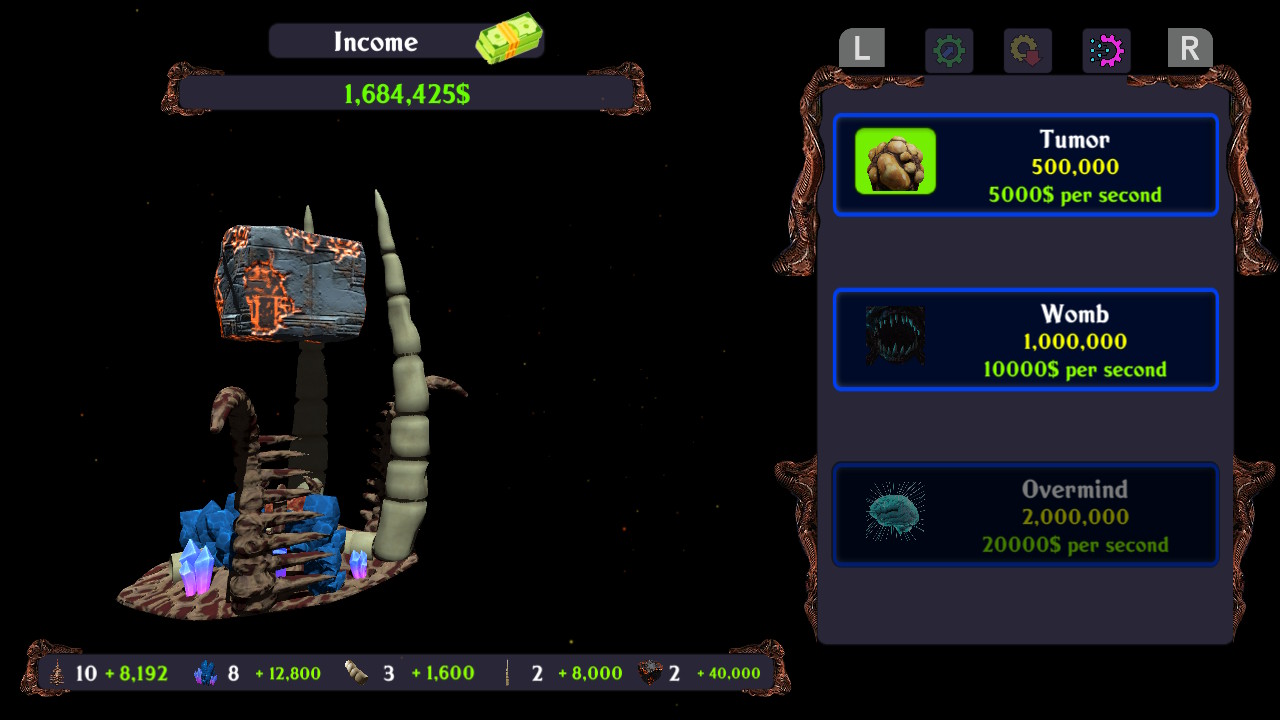Buy the Womb for 1,000,000

[1026, 339]
